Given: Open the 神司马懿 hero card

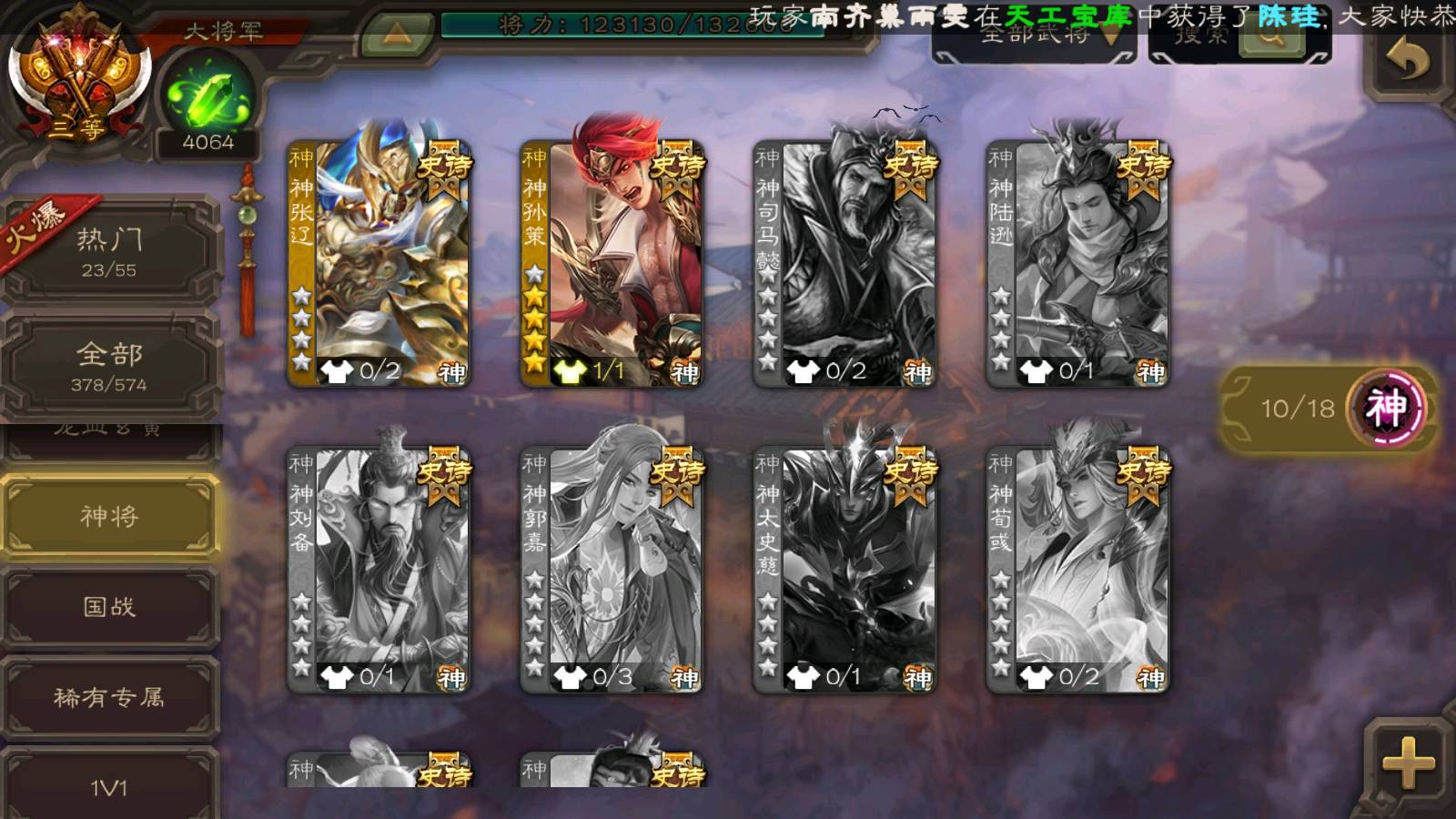Looking at the screenshot, I should (844, 264).
